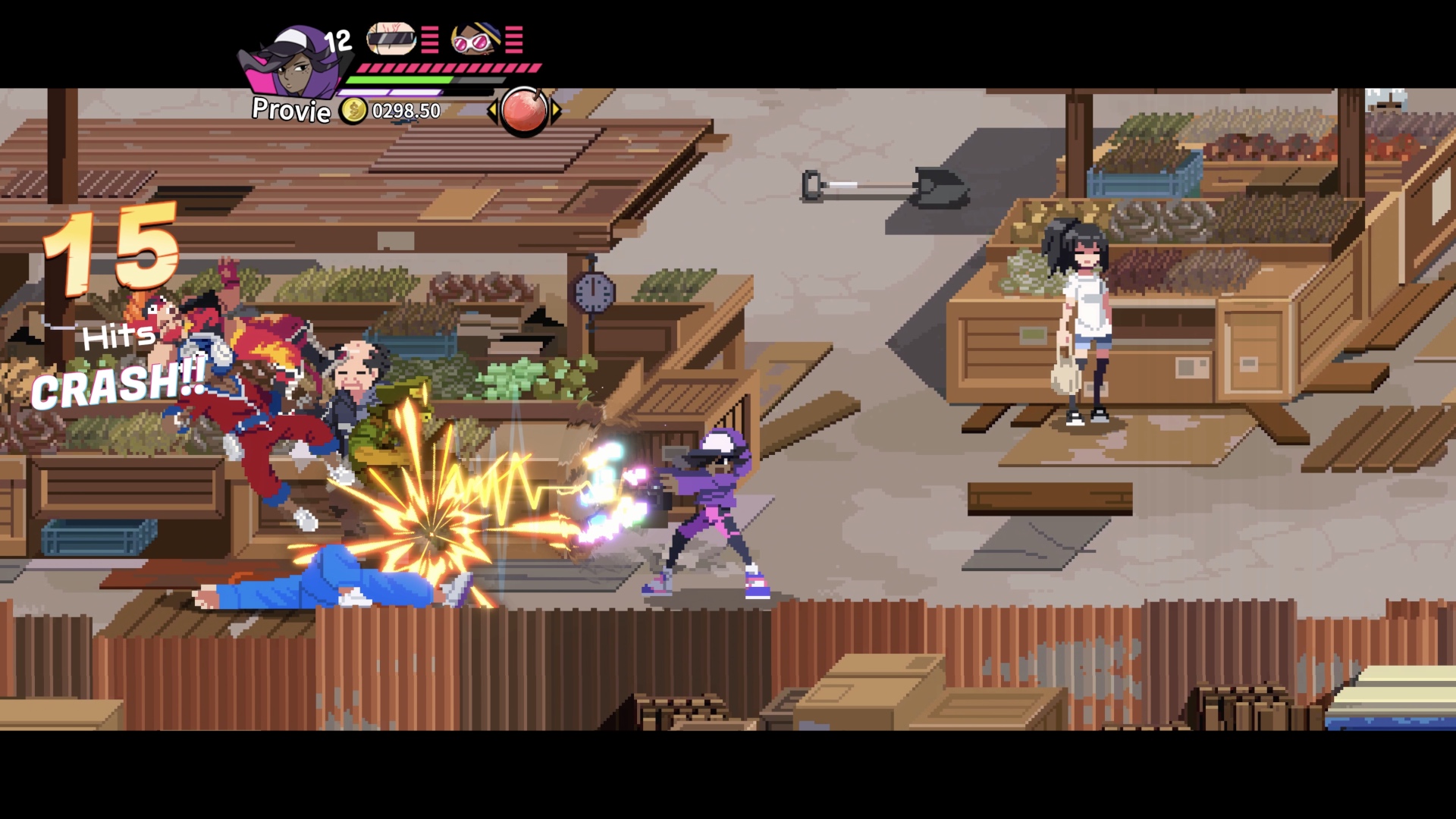Image resolution: width=1456 pixels, height=819 pixels.
Task: Select the apple item in the item slot
Action: [x=526, y=112]
